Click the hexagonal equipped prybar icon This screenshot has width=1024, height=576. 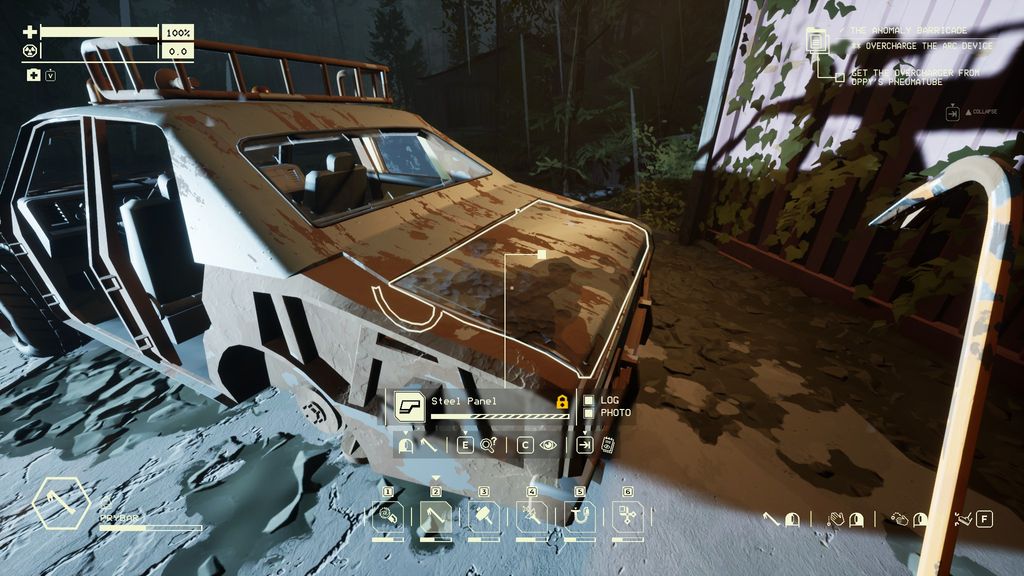(x=61, y=503)
